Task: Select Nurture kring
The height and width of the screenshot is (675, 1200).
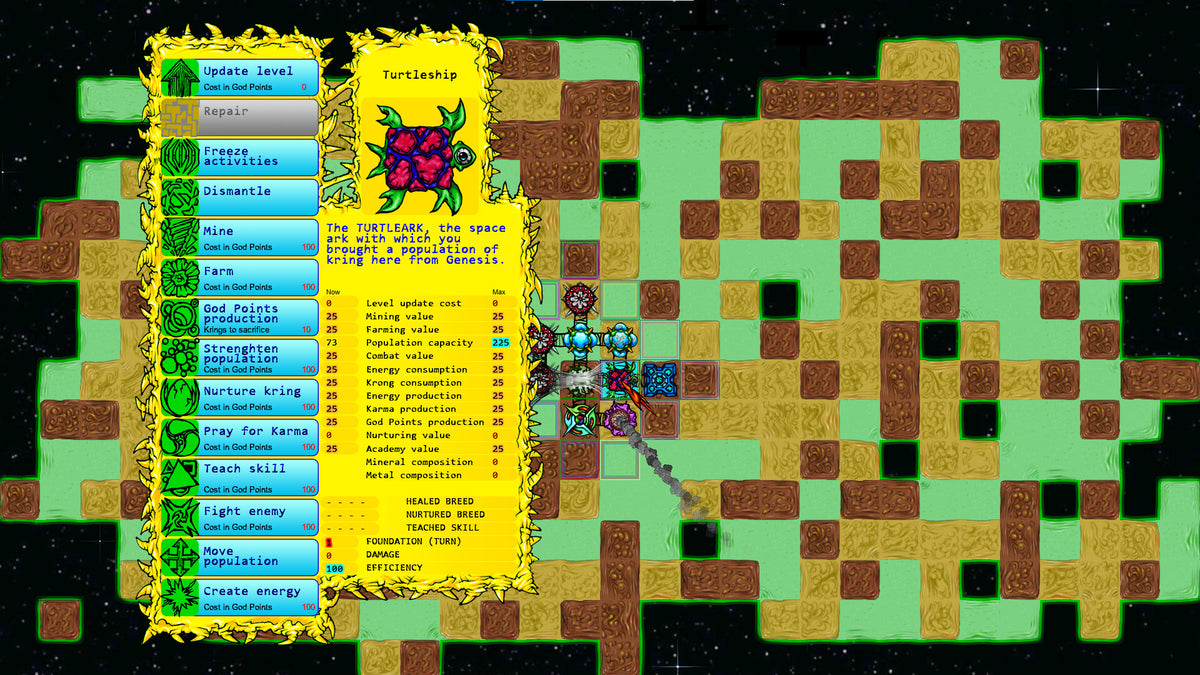Action: click(x=240, y=397)
